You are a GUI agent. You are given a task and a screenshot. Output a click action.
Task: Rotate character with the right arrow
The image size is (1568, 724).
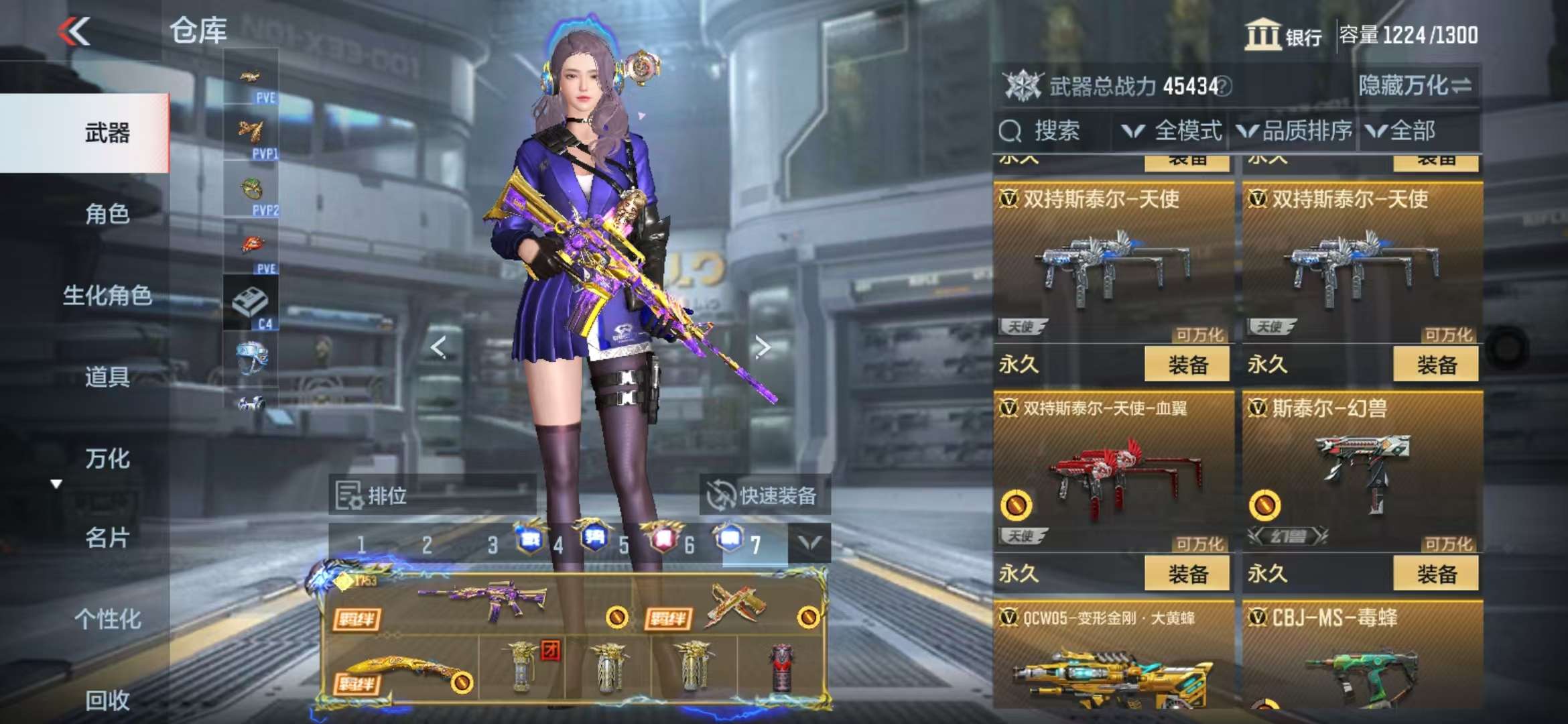click(x=762, y=347)
